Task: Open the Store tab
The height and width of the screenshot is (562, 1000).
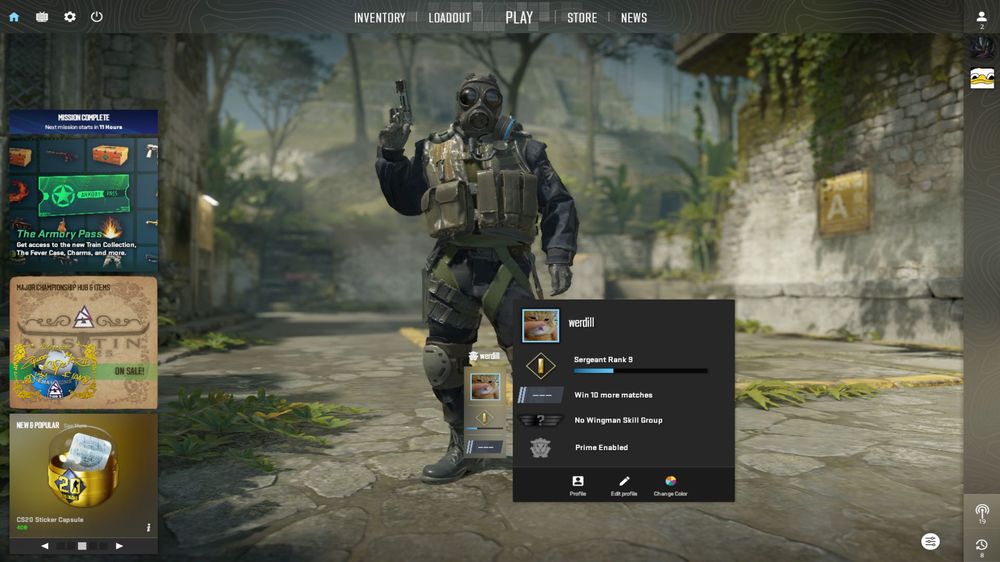Action: point(582,18)
